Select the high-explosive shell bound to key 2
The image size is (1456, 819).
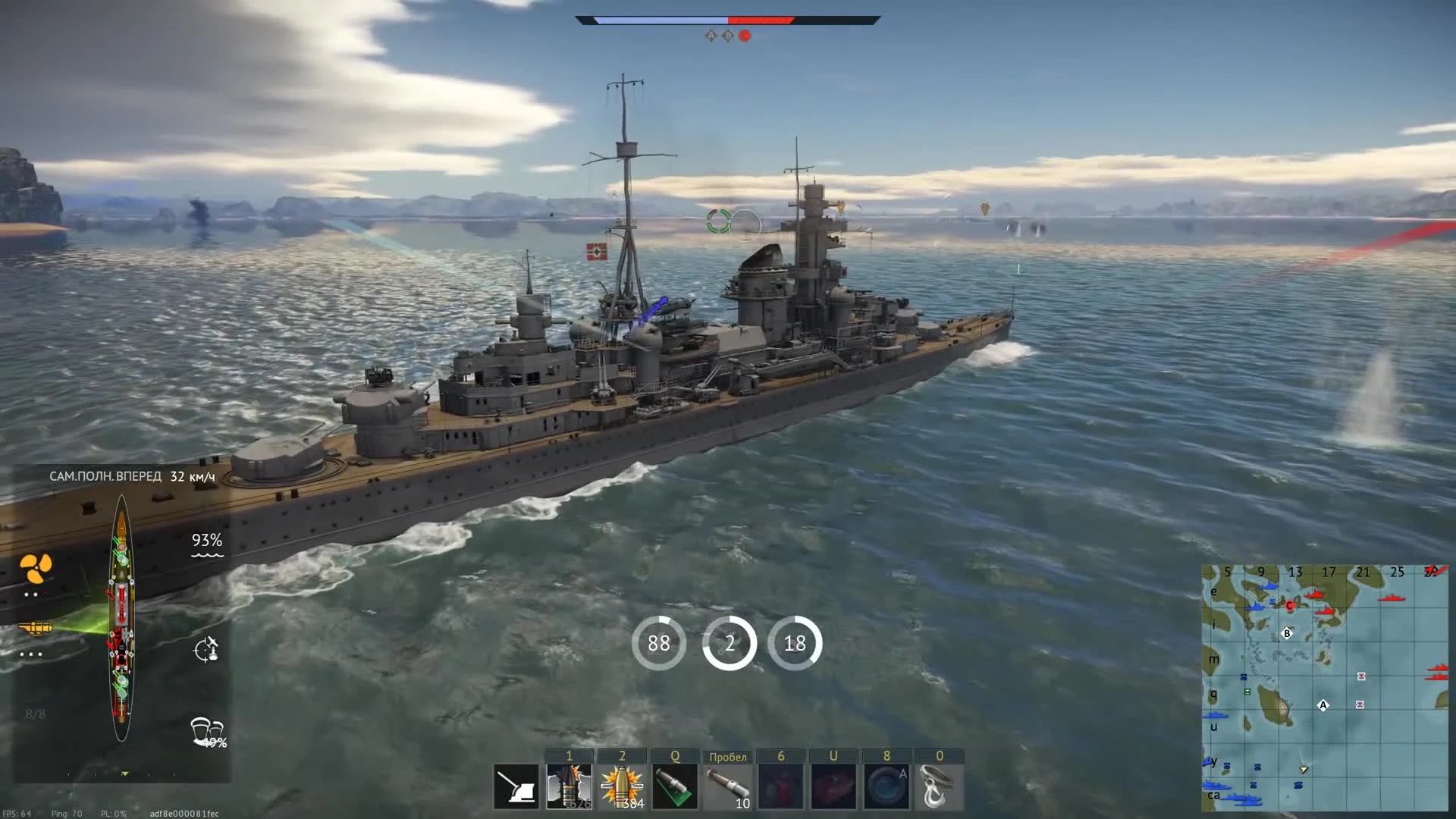622,786
